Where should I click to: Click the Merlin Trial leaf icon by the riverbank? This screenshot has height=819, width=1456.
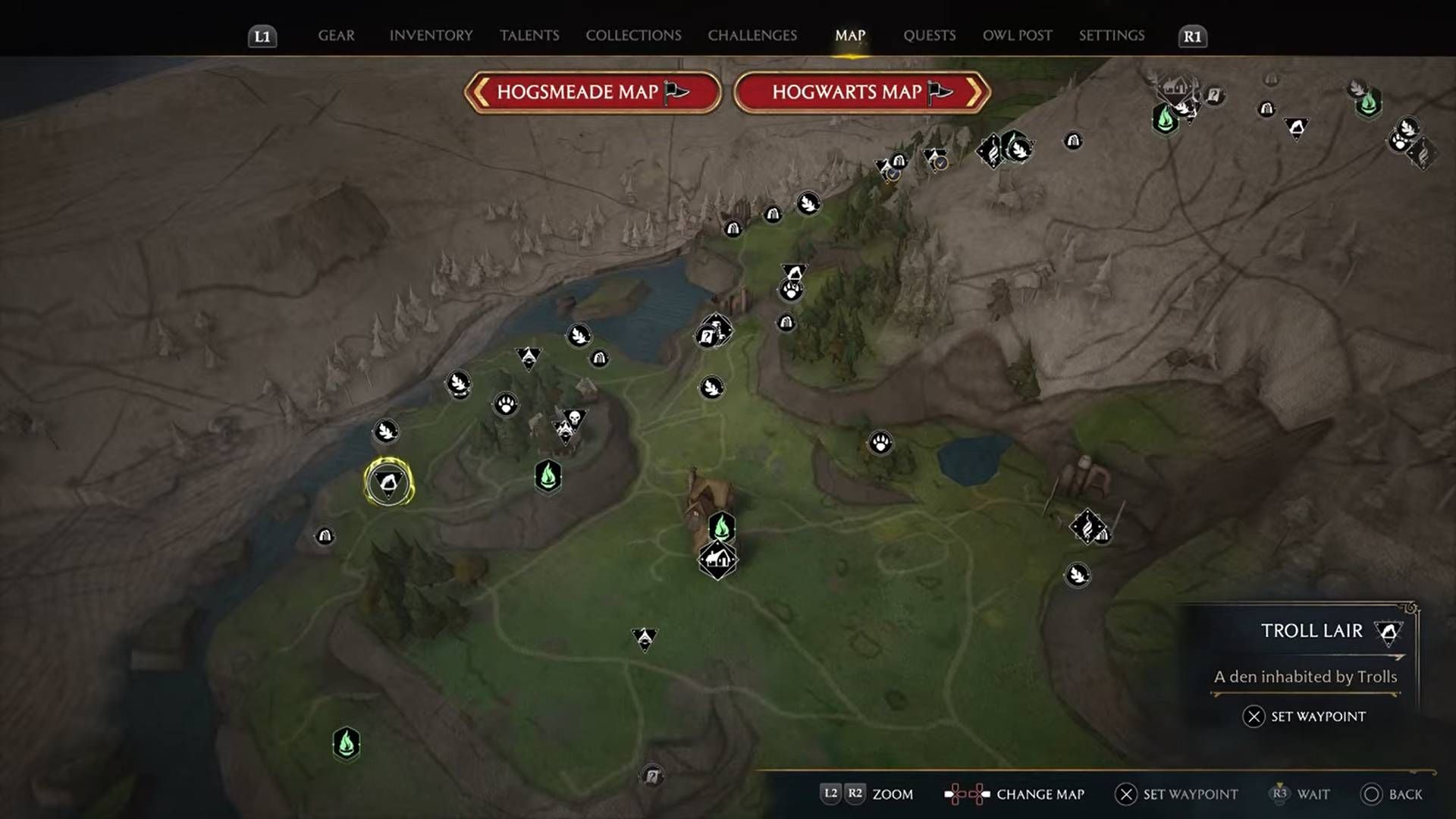(x=384, y=431)
